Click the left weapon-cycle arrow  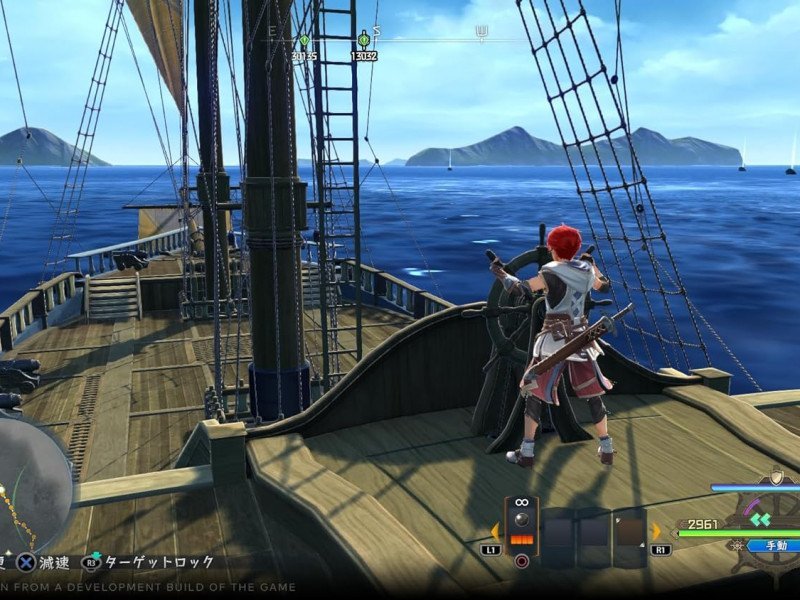[495, 531]
